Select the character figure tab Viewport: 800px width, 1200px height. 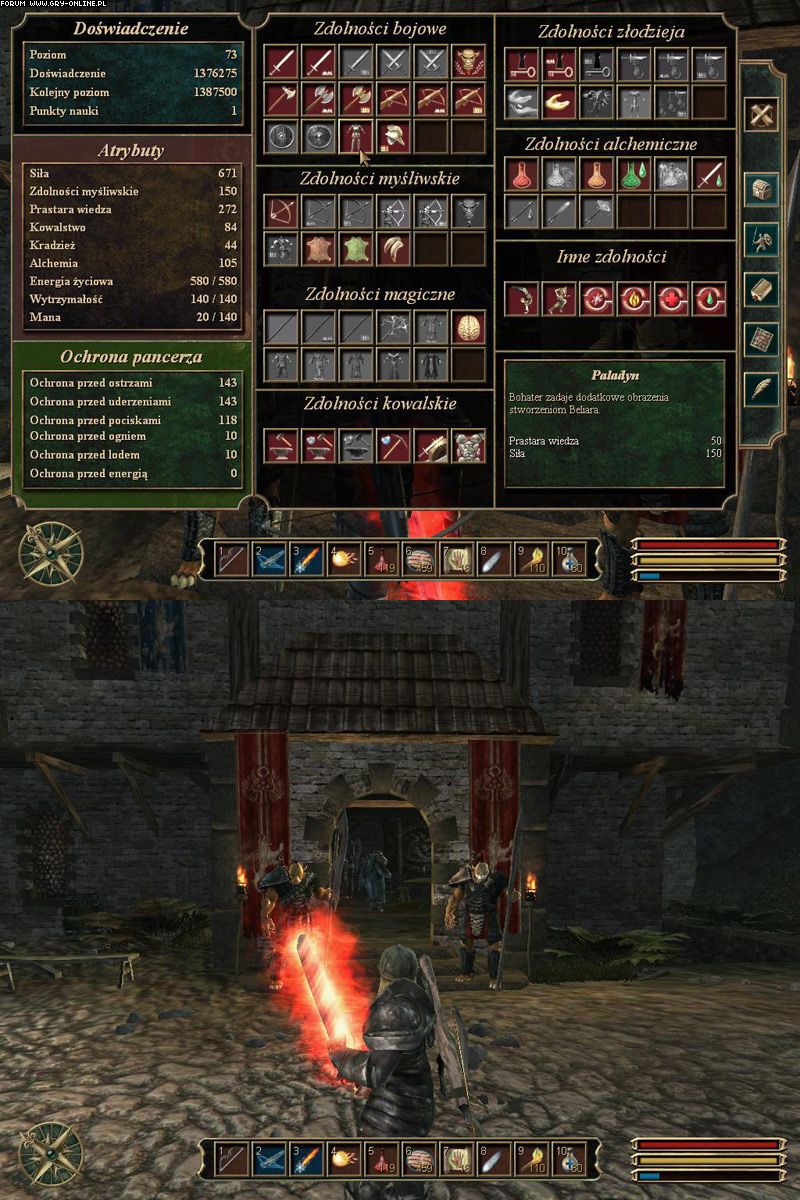[764, 238]
